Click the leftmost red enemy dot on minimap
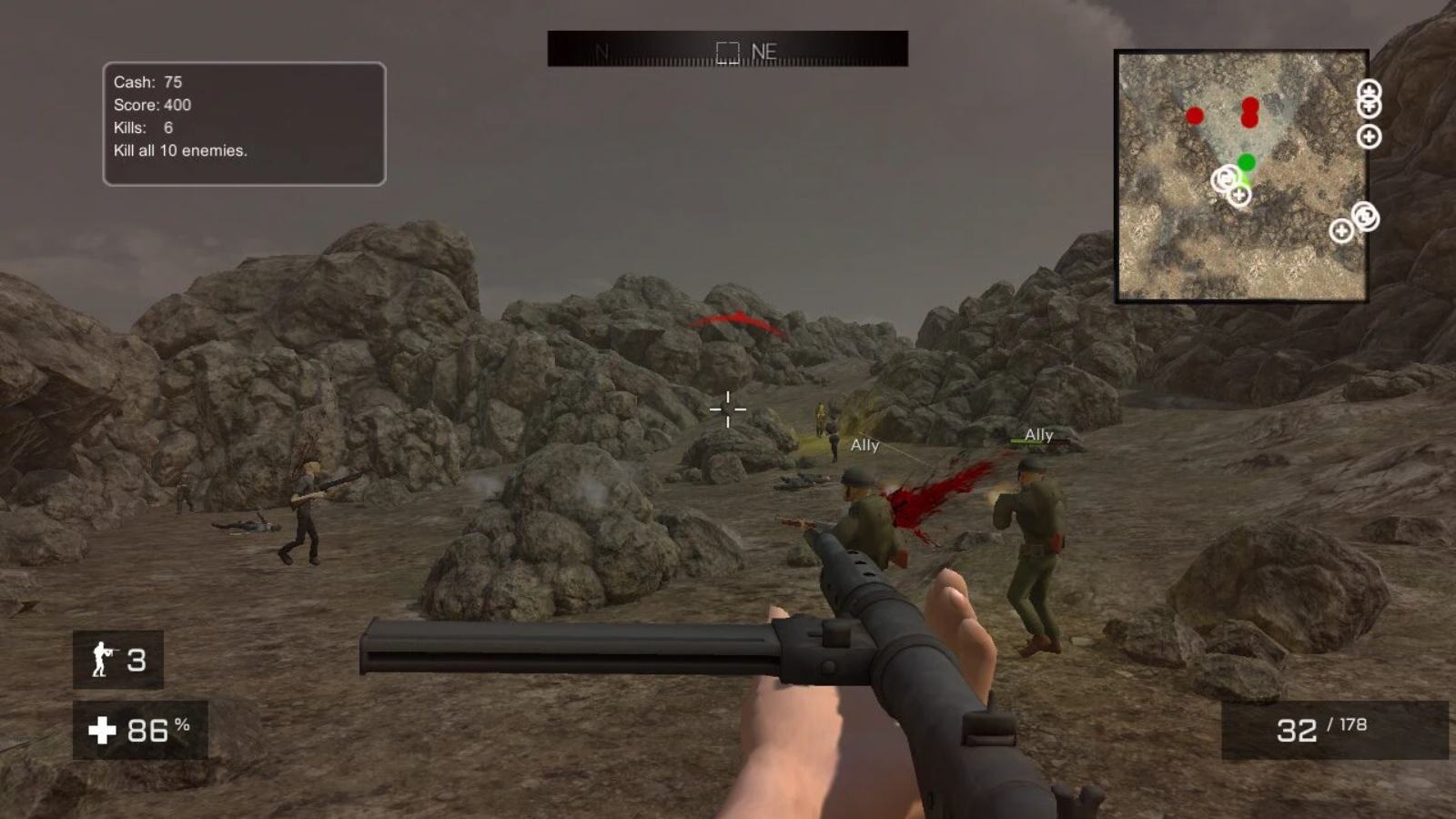This screenshot has width=1456, height=819. (1194, 115)
